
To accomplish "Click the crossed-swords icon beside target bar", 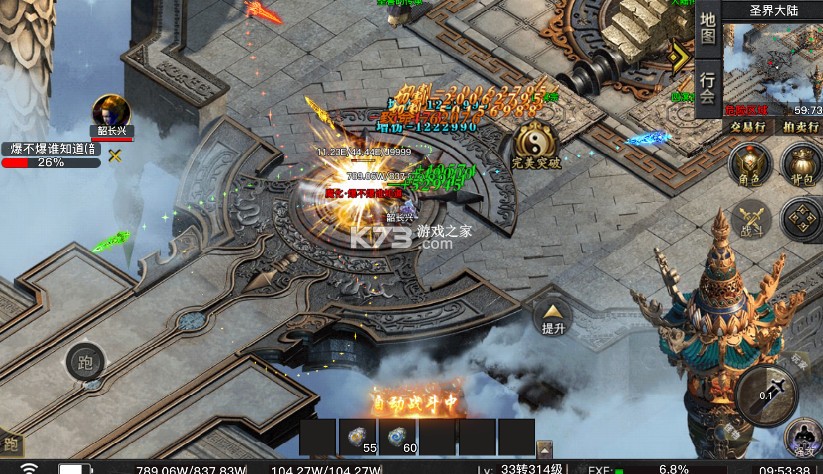I will point(115,156).
